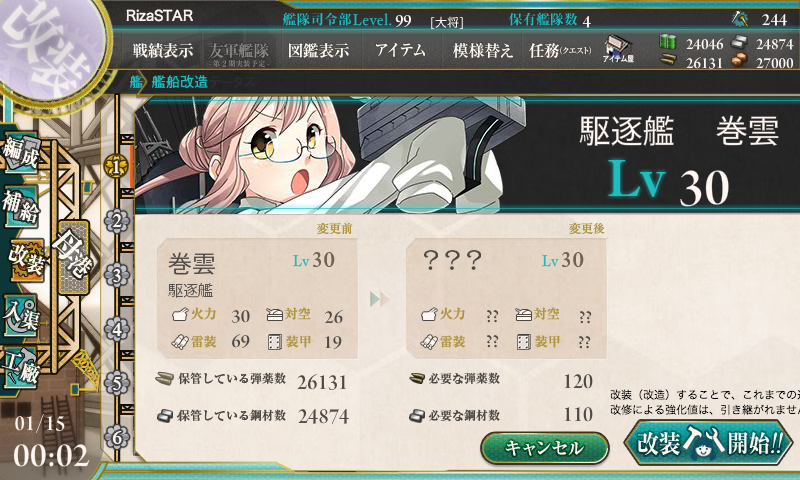Open 戦績表示 battle record menu
The width and height of the screenshot is (800, 480).
pos(163,50)
